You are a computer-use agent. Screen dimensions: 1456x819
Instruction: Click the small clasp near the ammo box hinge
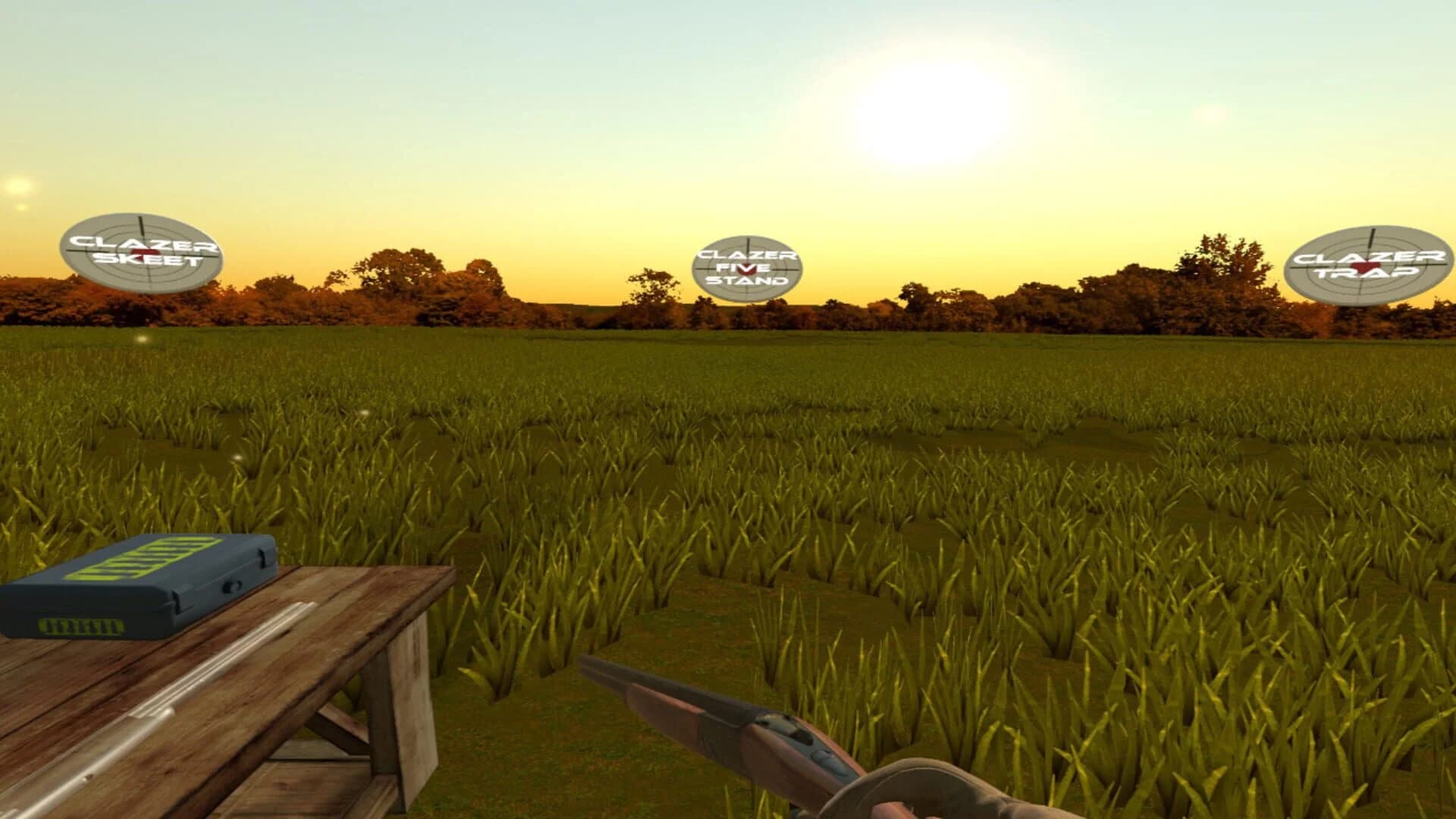click(x=263, y=557)
